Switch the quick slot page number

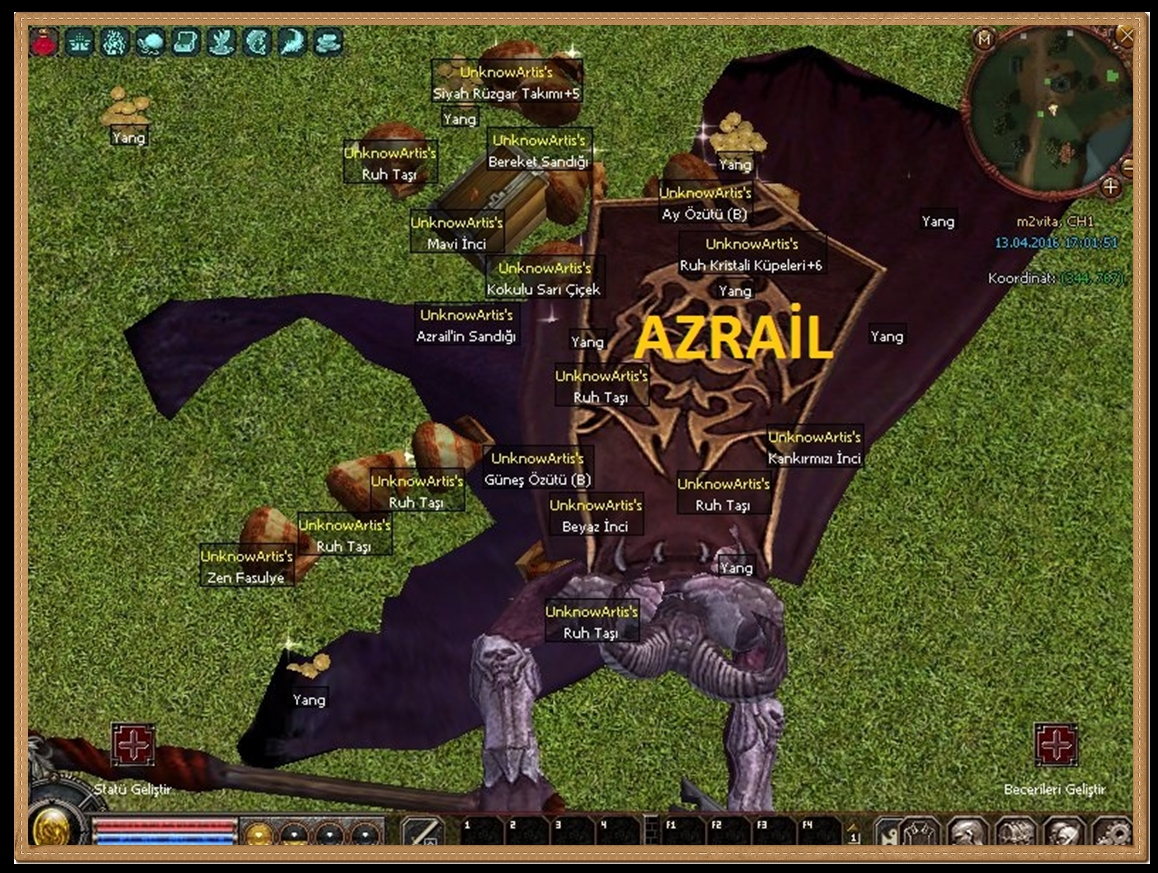tap(853, 832)
